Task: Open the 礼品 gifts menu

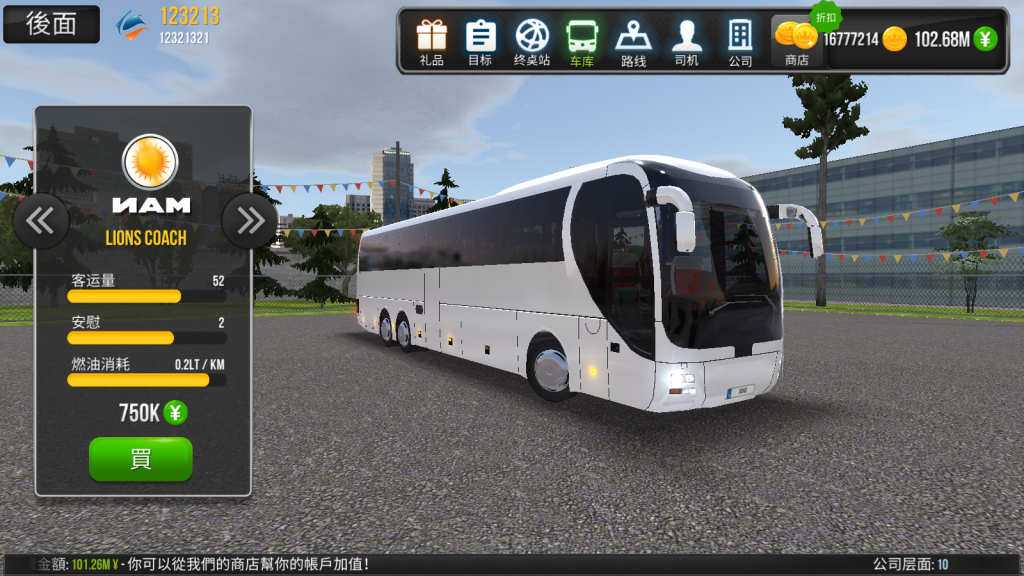Action: point(432,42)
